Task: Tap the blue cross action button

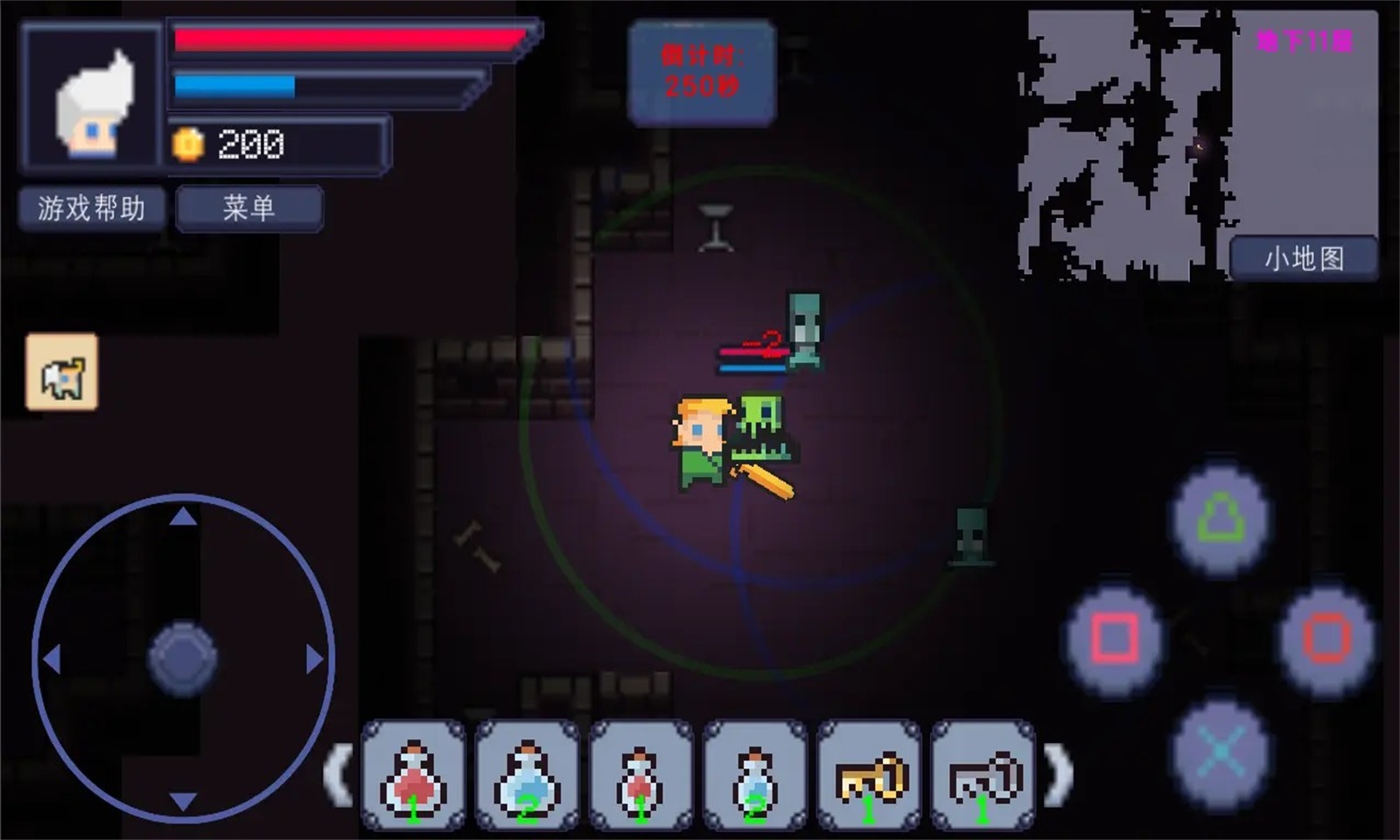Action: (1221, 751)
